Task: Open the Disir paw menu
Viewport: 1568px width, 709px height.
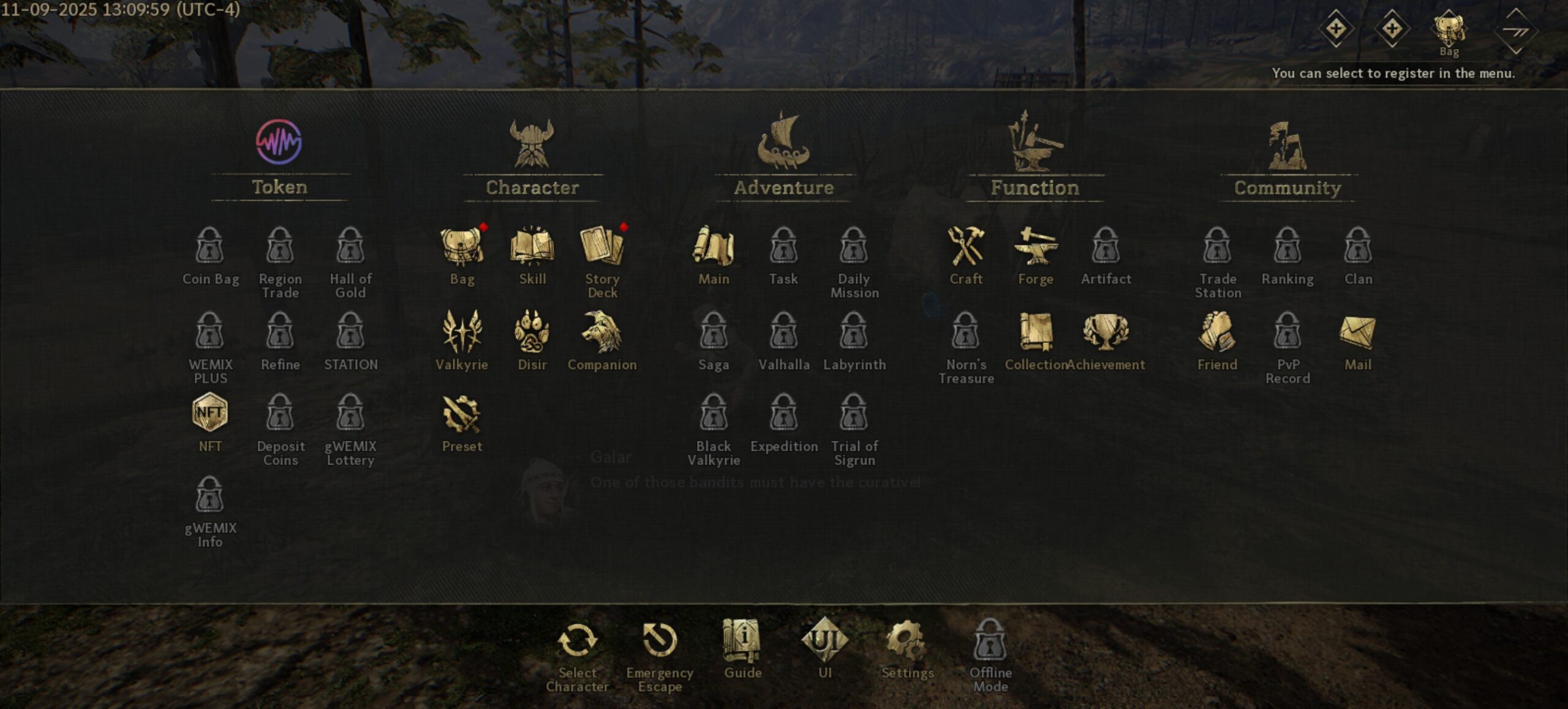Action: [532, 333]
